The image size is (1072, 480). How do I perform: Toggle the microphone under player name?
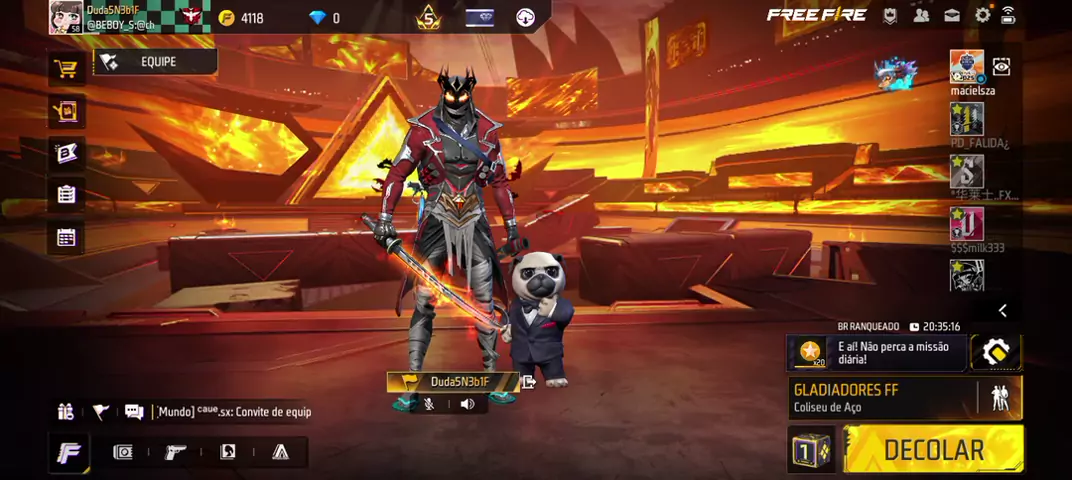pos(429,404)
